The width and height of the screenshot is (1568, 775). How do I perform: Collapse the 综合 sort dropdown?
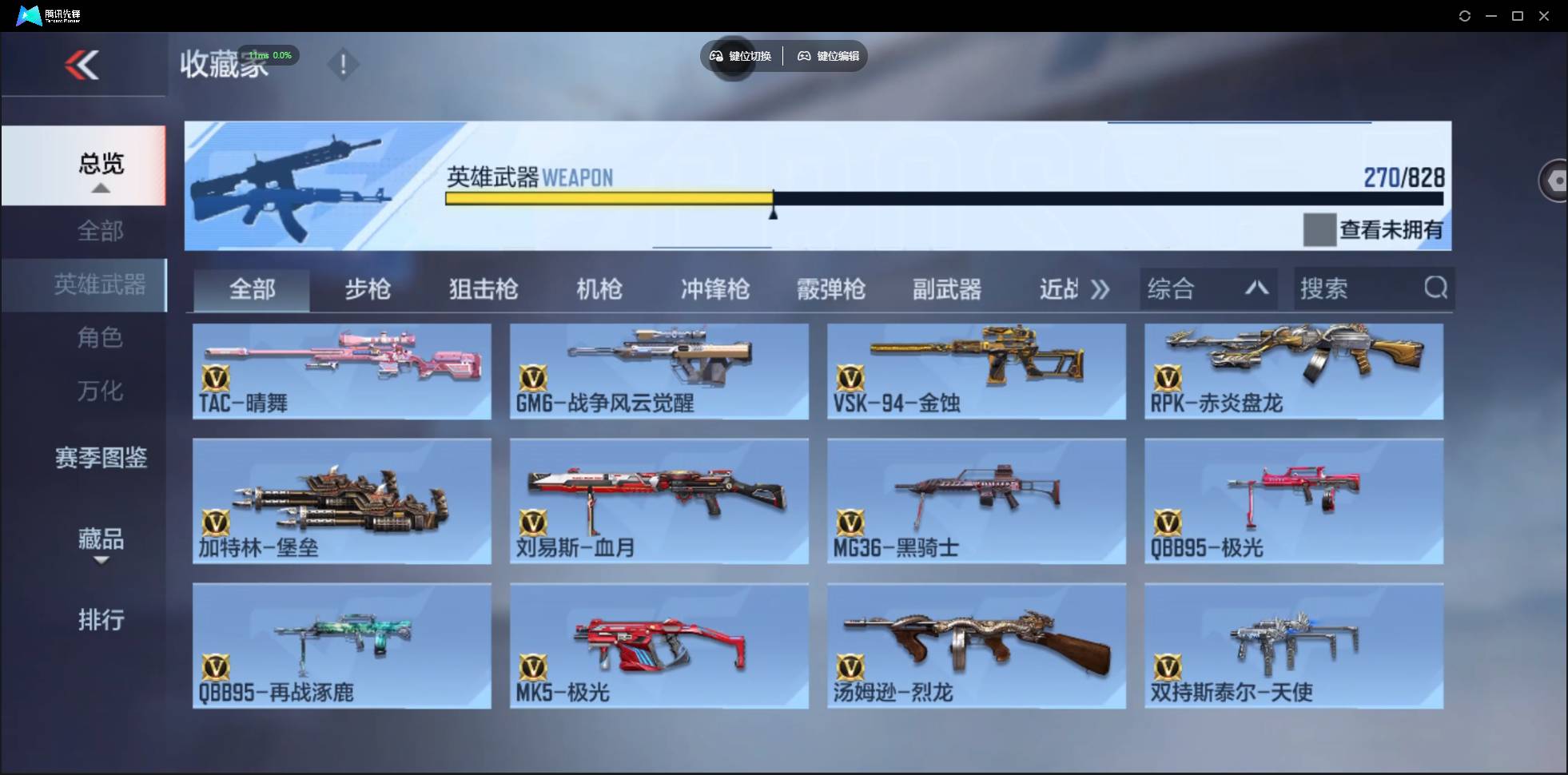pos(1257,288)
